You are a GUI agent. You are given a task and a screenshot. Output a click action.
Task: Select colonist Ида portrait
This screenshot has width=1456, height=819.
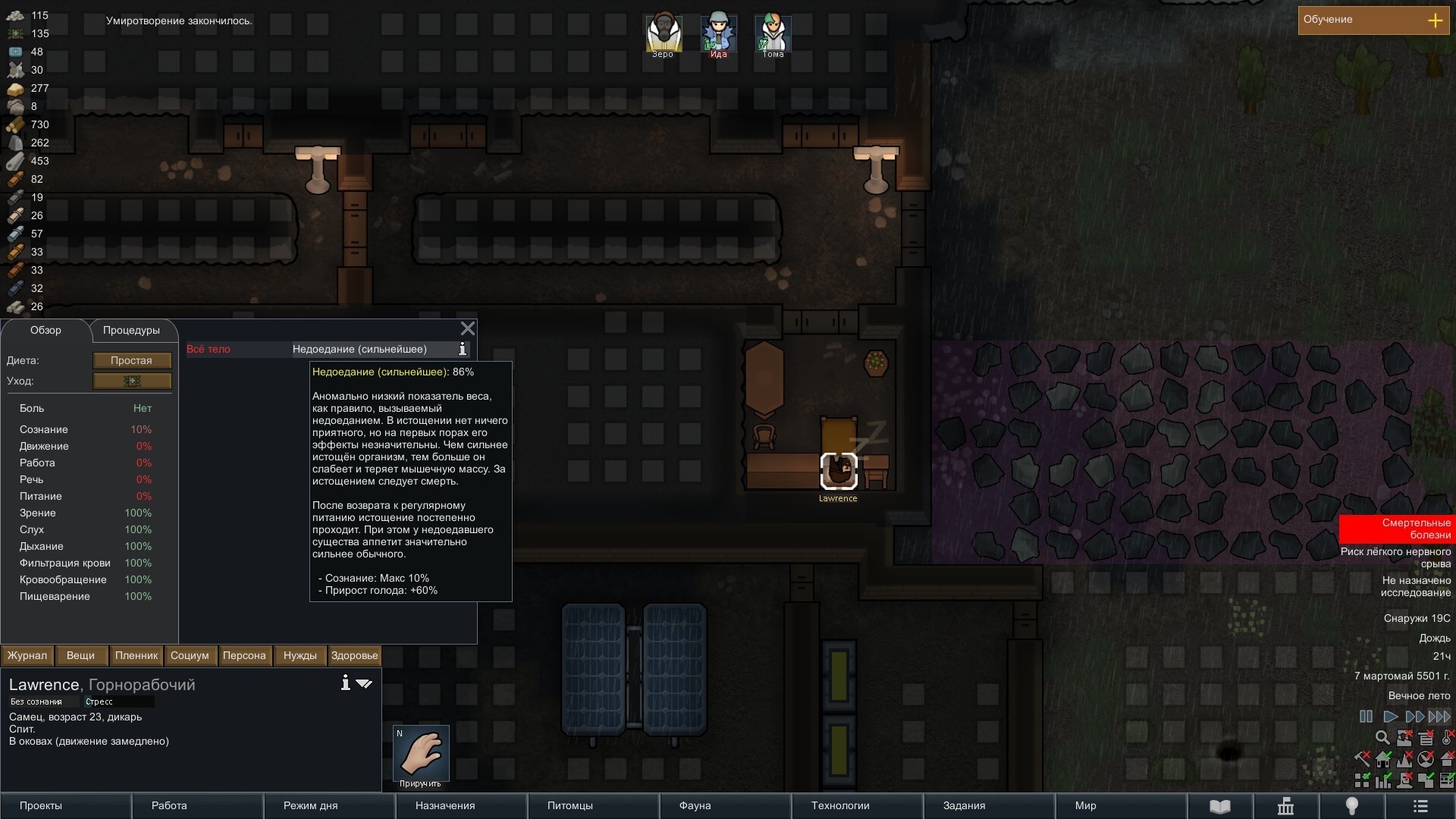click(718, 34)
